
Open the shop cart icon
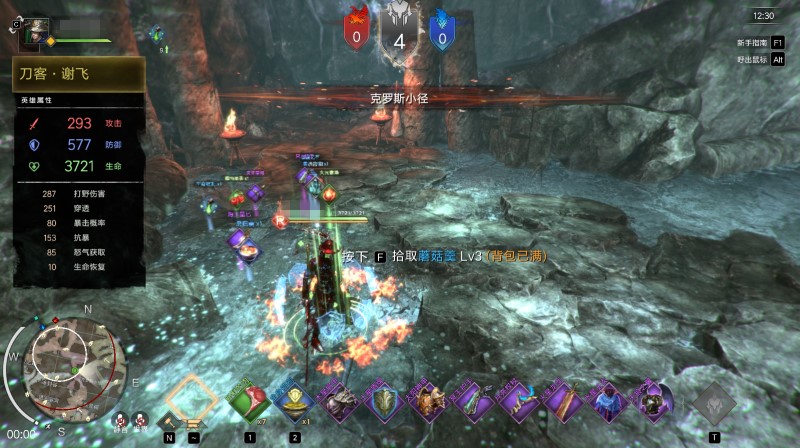[x=193, y=425]
